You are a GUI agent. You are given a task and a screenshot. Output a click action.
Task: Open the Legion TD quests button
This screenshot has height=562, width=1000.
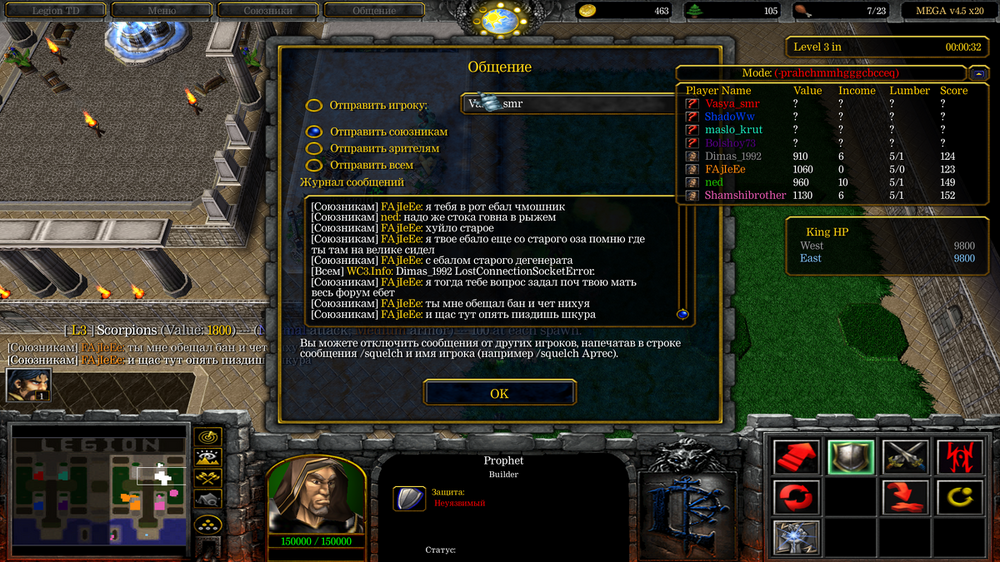[x=54, y=10]
